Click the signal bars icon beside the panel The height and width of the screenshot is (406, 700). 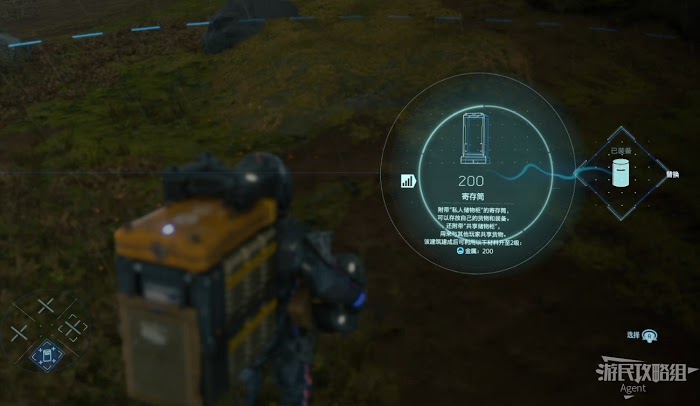407,181
